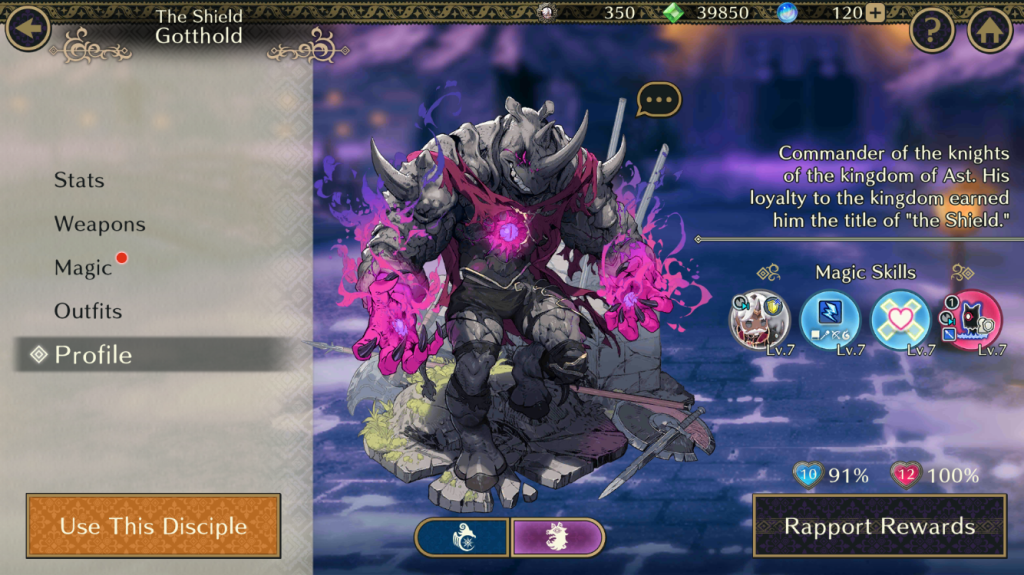The width and height of the screenshot is (1024, 575).
Task: Switch to the purple form toggle
Action: tap(558, 537)
